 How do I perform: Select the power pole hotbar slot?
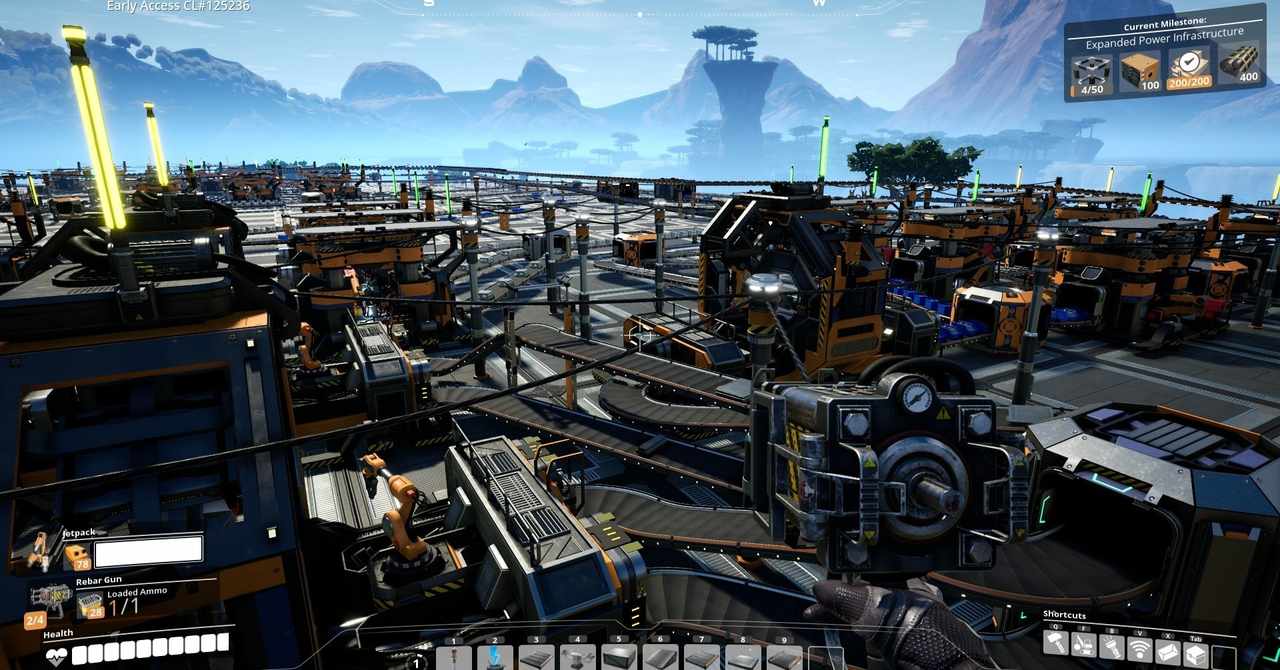point(454,659)
